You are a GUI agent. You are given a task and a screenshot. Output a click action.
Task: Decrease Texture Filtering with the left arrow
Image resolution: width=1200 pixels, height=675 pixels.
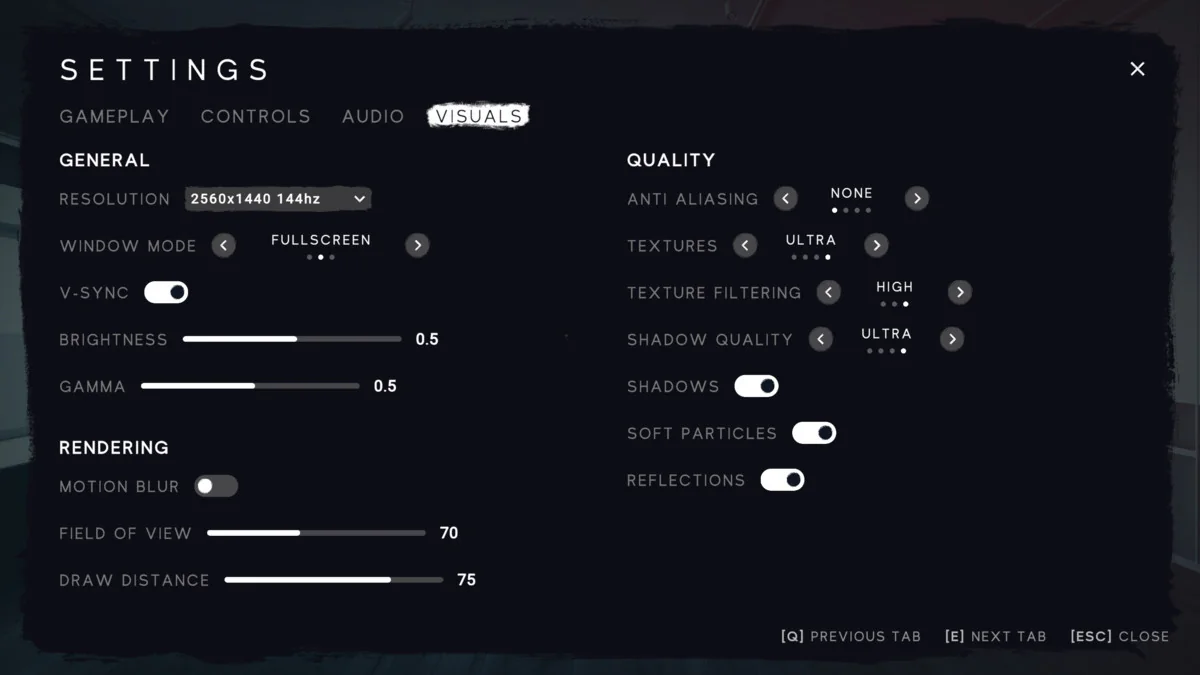pos(828,292)
